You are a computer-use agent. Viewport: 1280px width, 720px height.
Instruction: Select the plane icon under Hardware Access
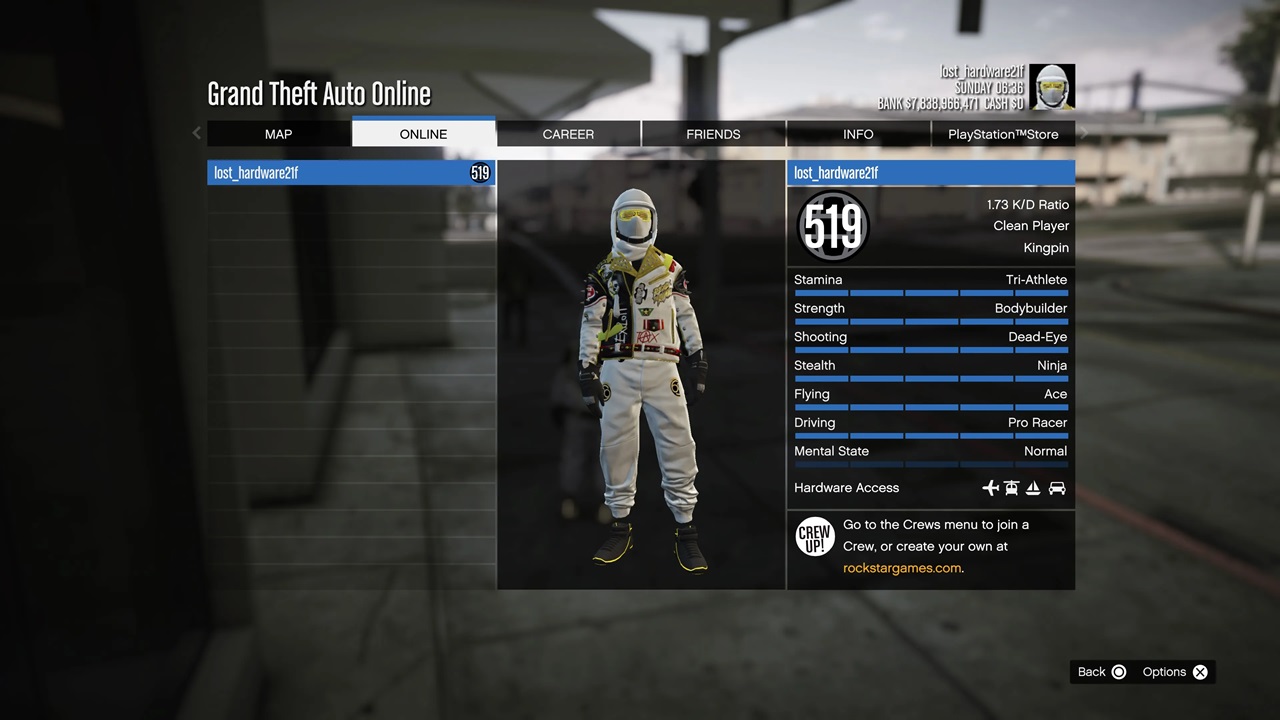click(x=990, y=488)
